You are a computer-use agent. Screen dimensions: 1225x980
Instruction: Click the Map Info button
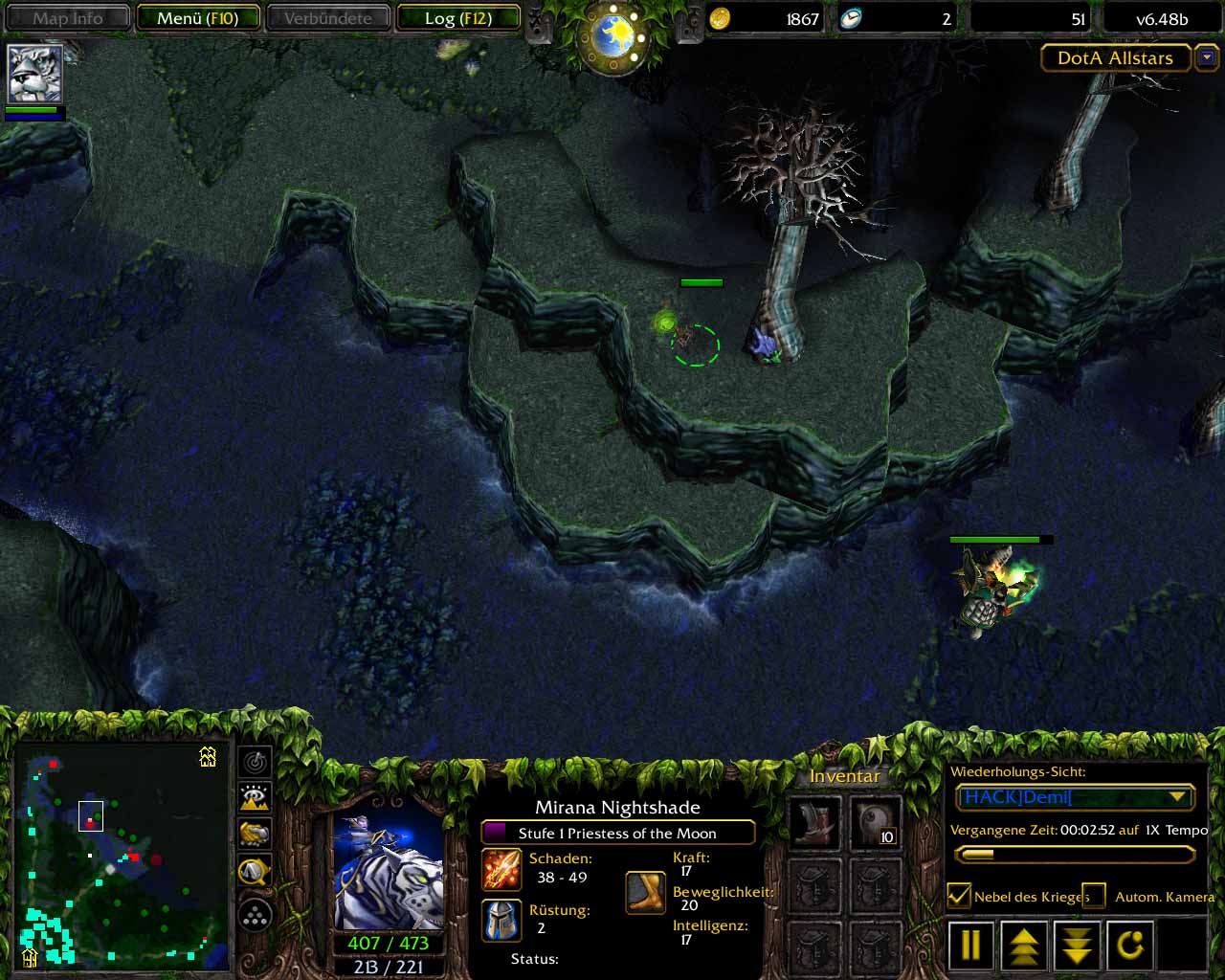(68, 18)
